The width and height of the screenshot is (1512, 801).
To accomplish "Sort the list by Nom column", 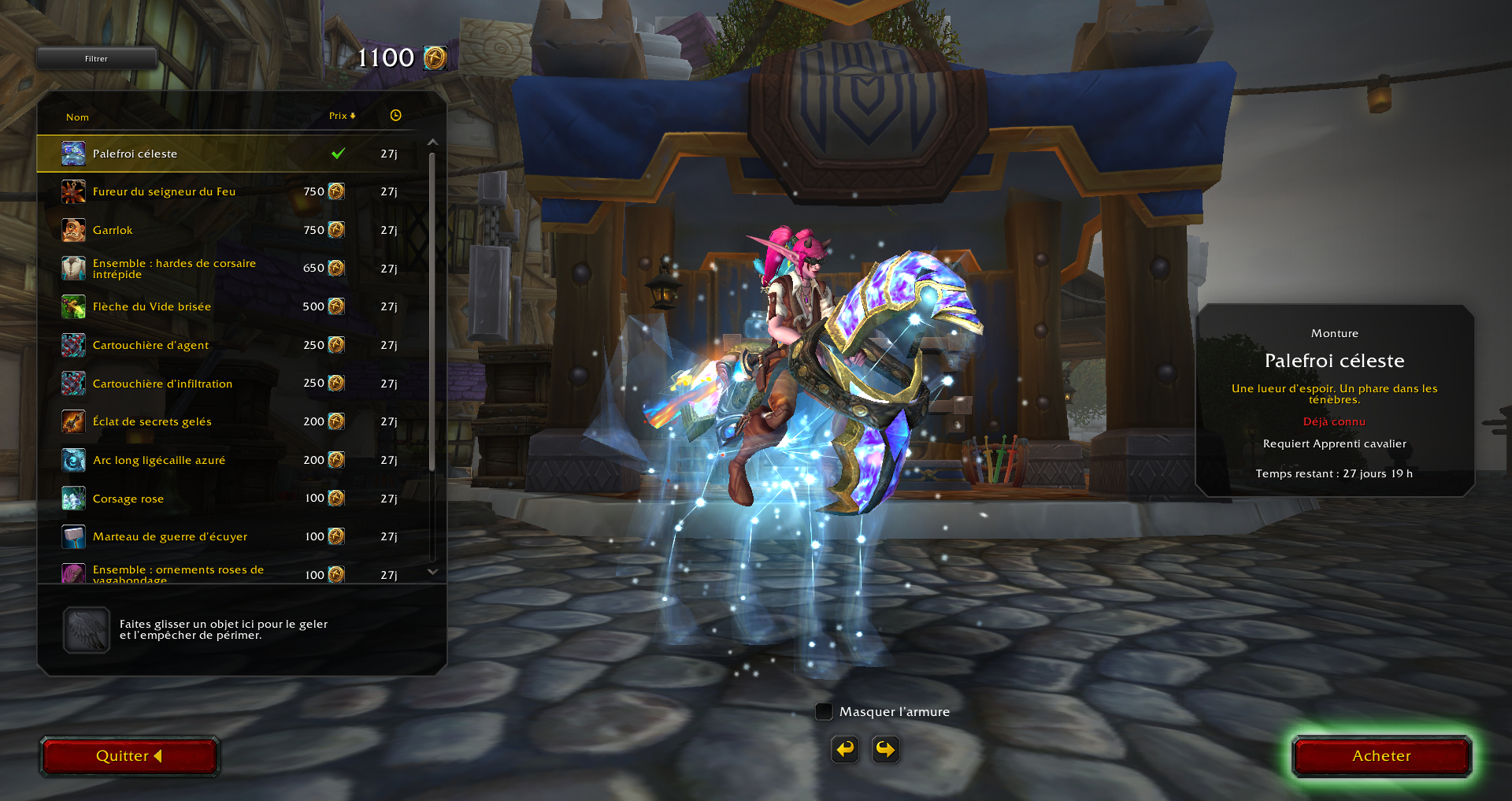I will [77, 117].
